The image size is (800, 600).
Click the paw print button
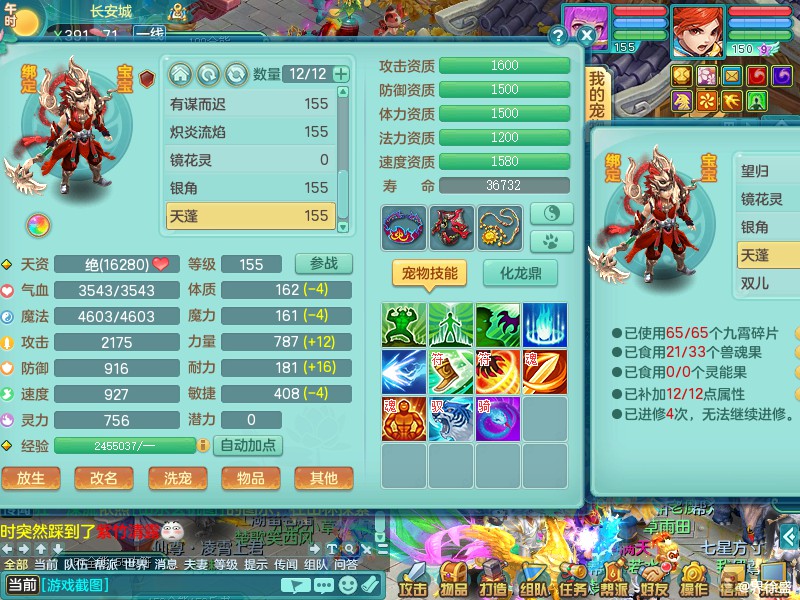coord(551,241)
